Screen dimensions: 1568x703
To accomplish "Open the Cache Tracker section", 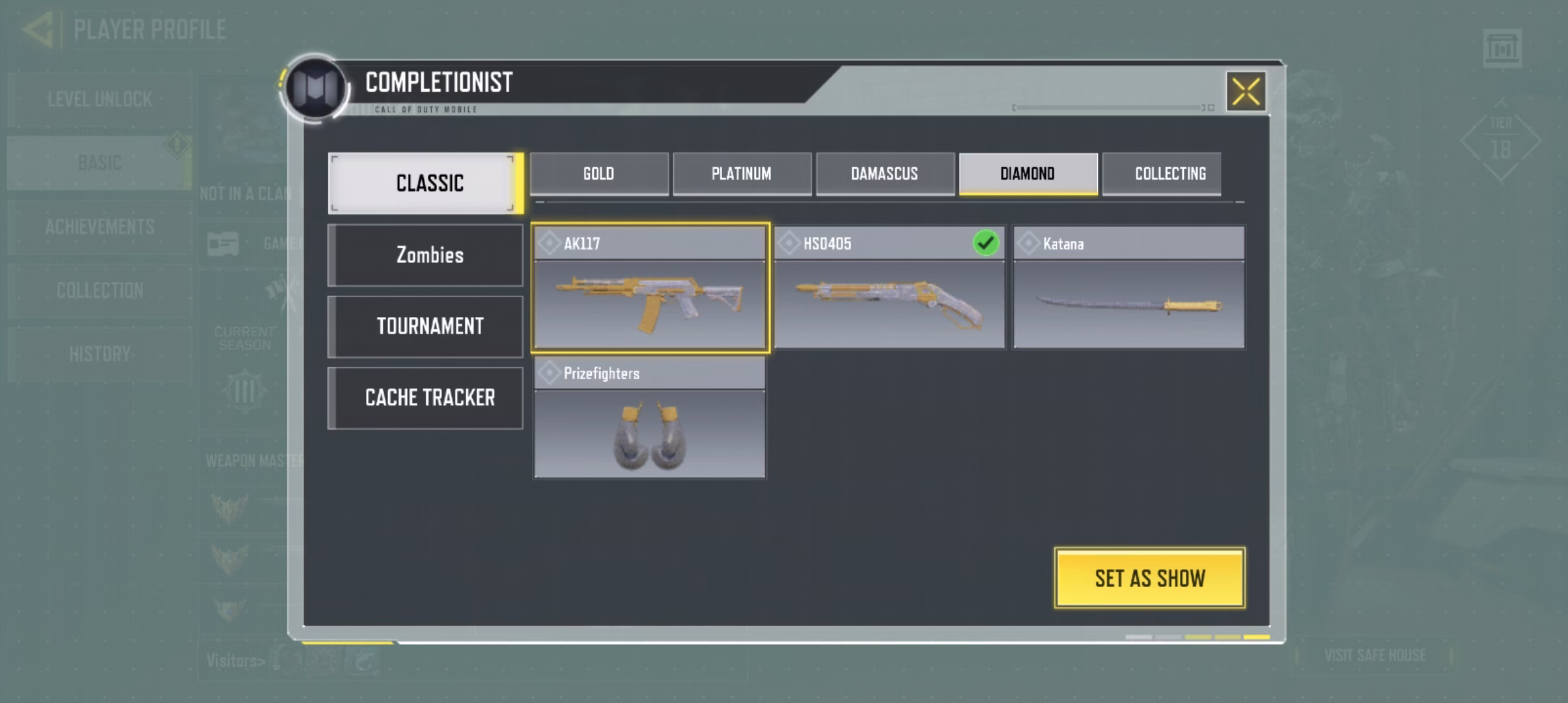I will coord(426,398).
